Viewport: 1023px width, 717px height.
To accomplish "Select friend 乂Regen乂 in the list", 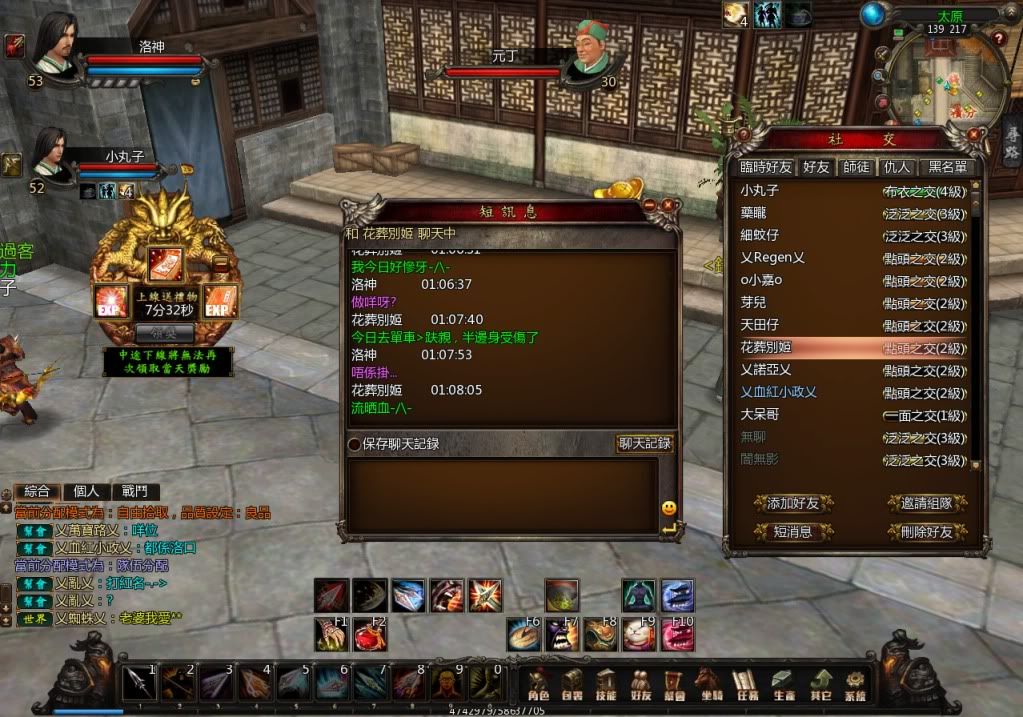I will click(x=772, y=258).
